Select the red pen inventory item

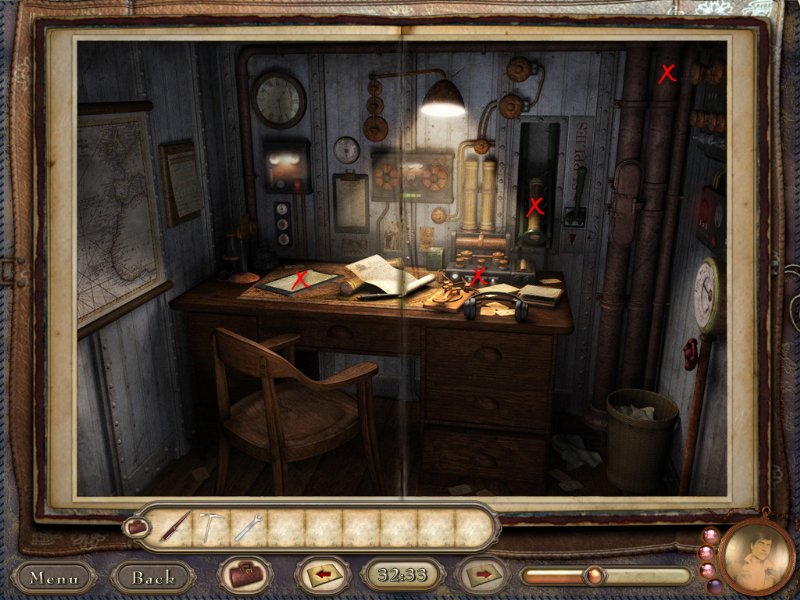pyautogui.click(x=174, y=526)
